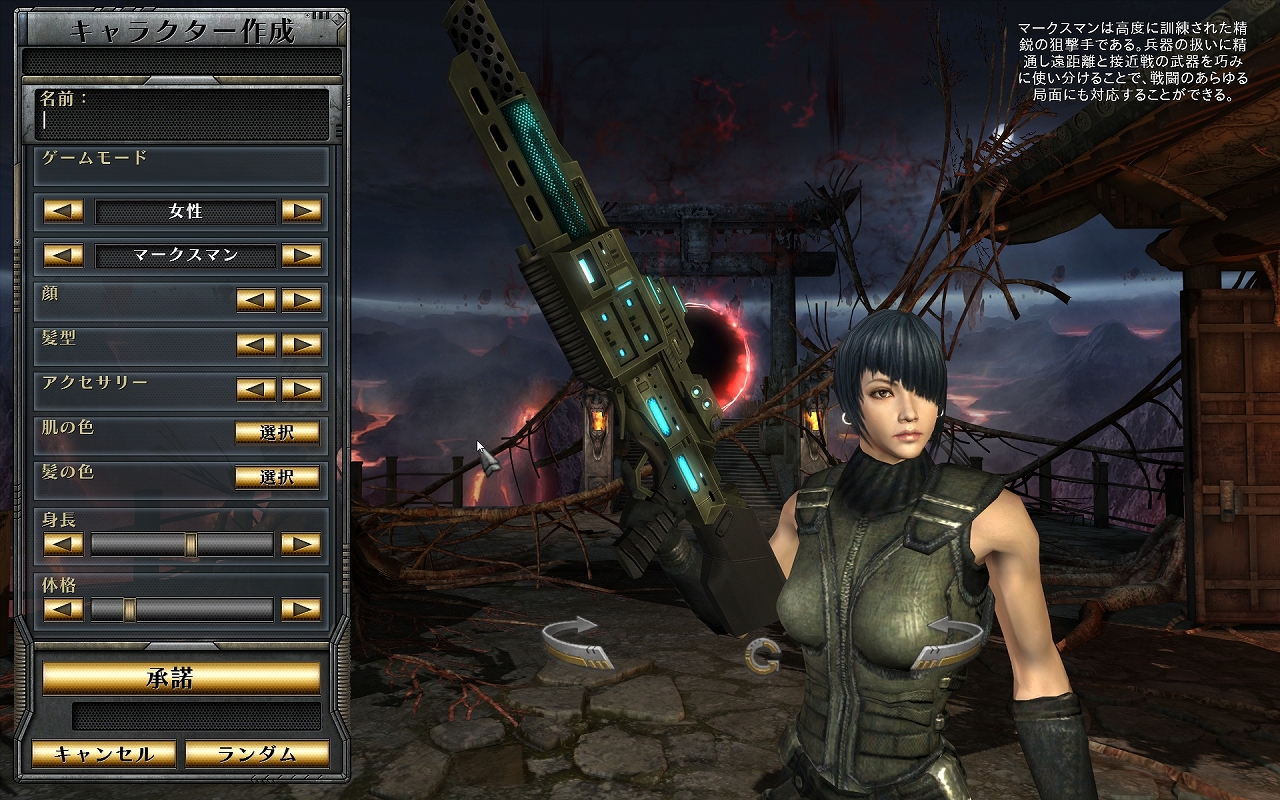
Task: Switch gender with left arrow beside 女性
Action: pos(63,211)
